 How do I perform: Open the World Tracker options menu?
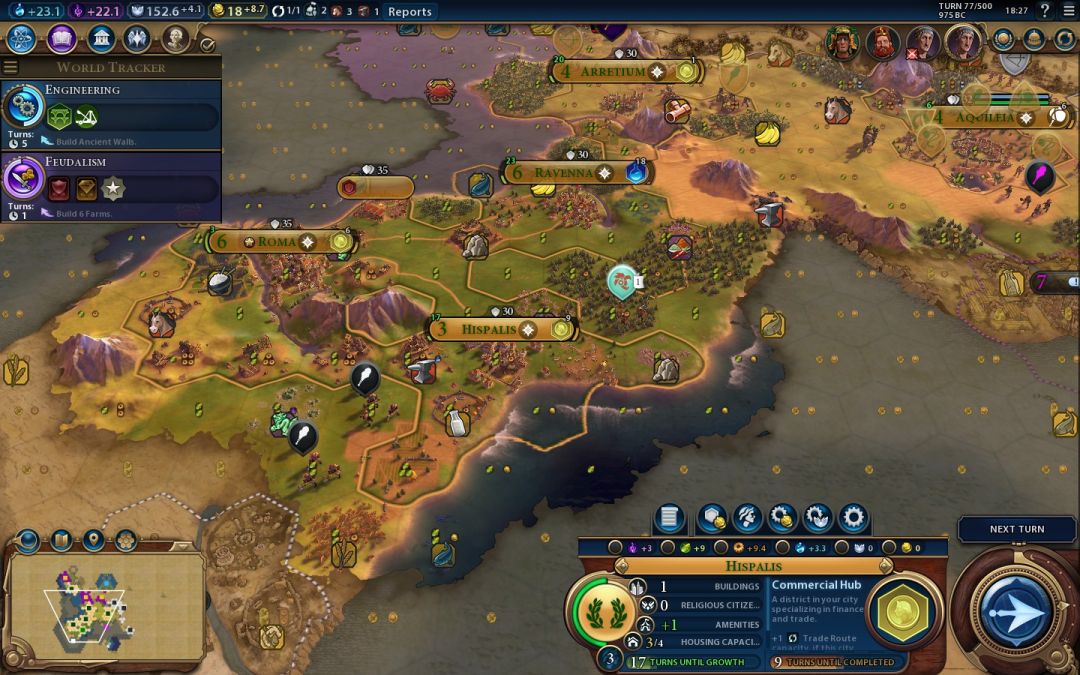pos(10,67)
